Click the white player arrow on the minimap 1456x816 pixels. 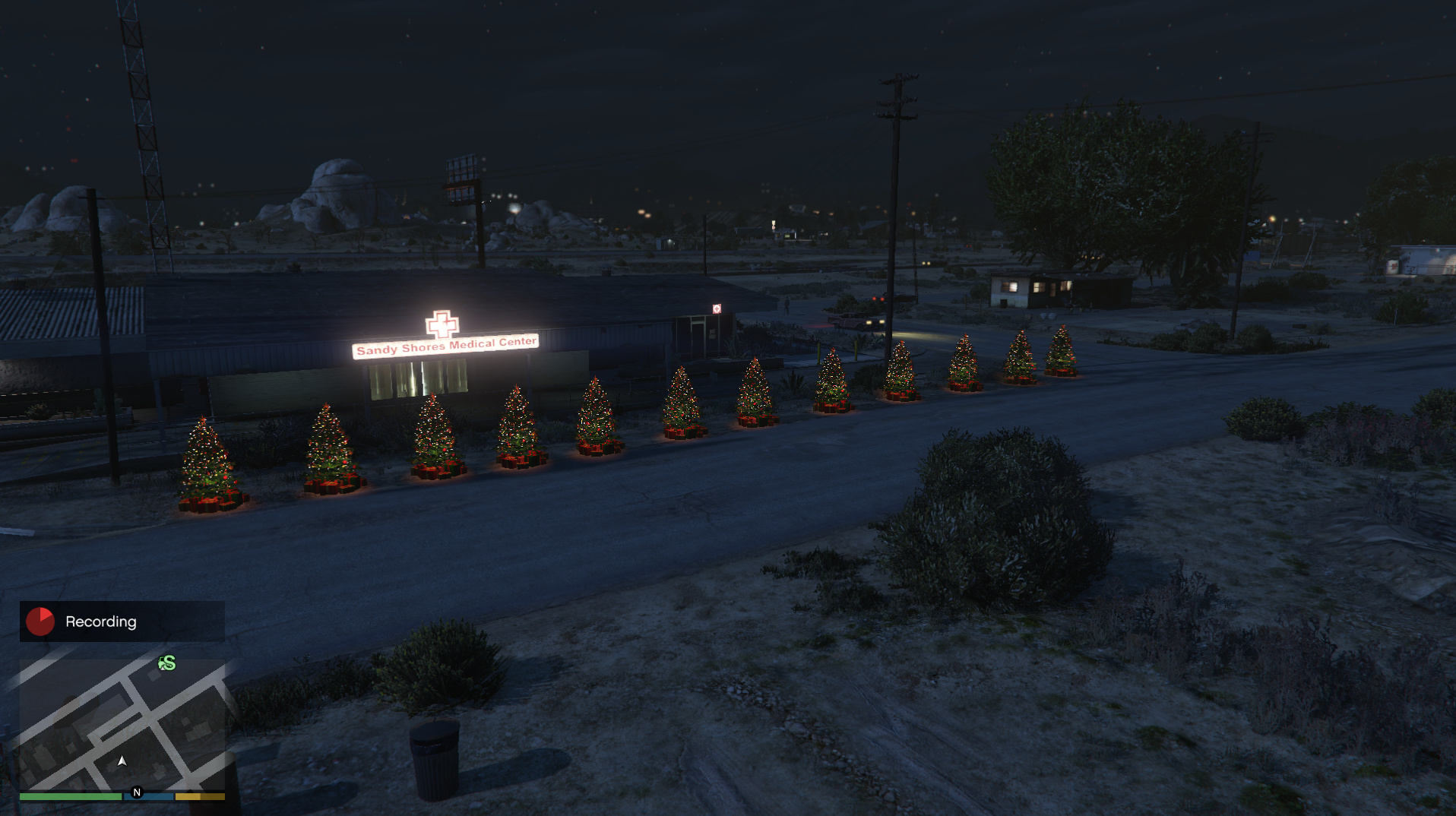point(122,761)
